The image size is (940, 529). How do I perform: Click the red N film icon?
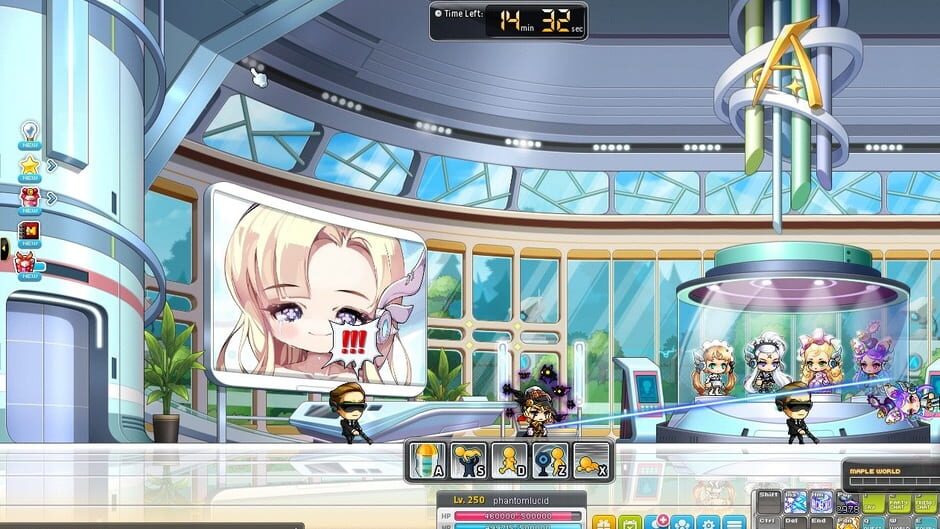(x=28, y=232)
